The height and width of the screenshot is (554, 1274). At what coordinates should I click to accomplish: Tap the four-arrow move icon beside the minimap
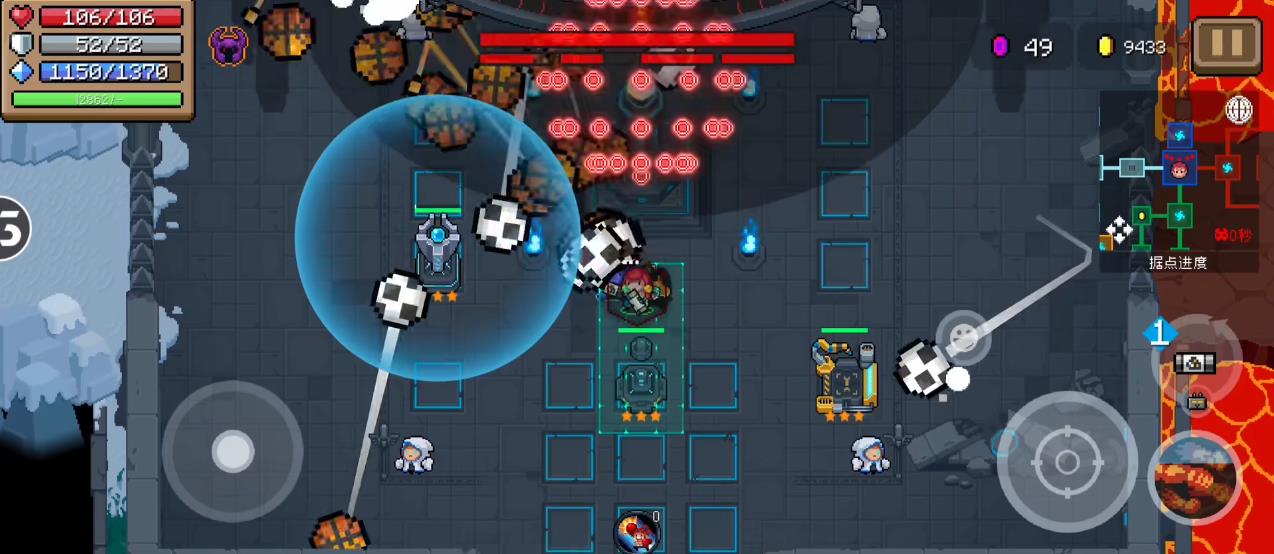point(1120,231)
